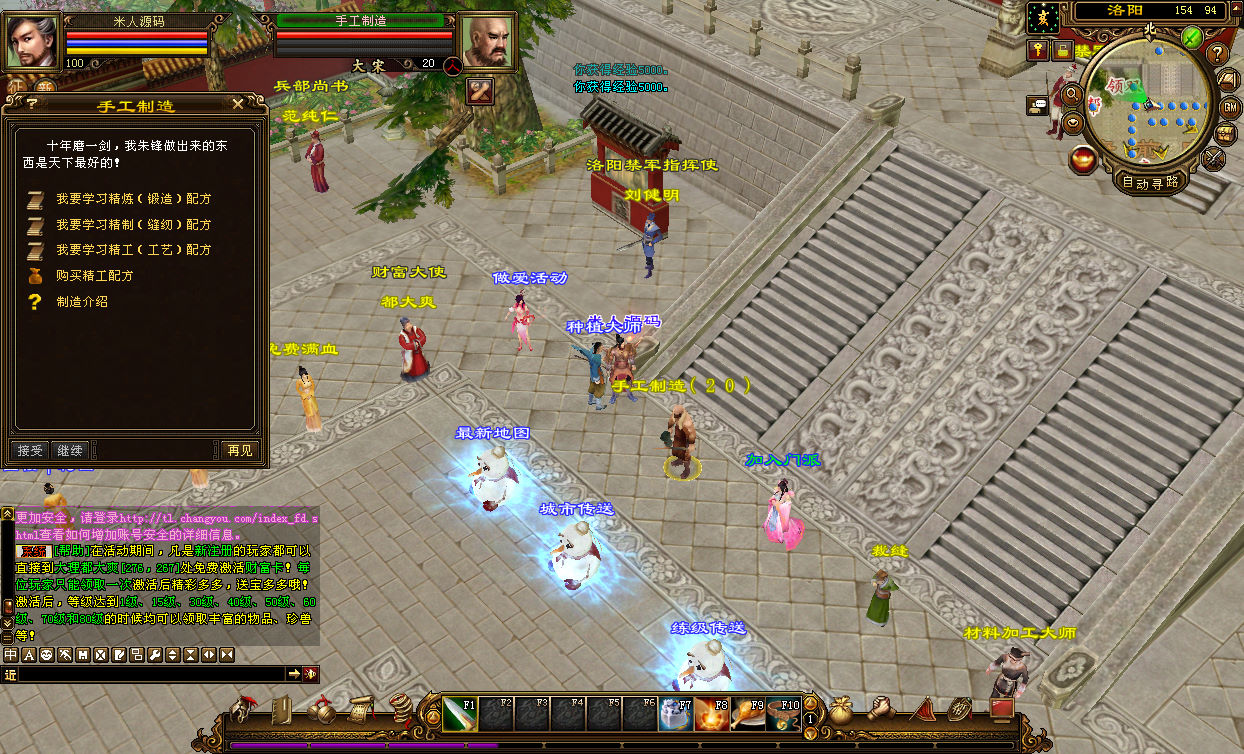Use the F9 roast drumstick item slot

748,713
